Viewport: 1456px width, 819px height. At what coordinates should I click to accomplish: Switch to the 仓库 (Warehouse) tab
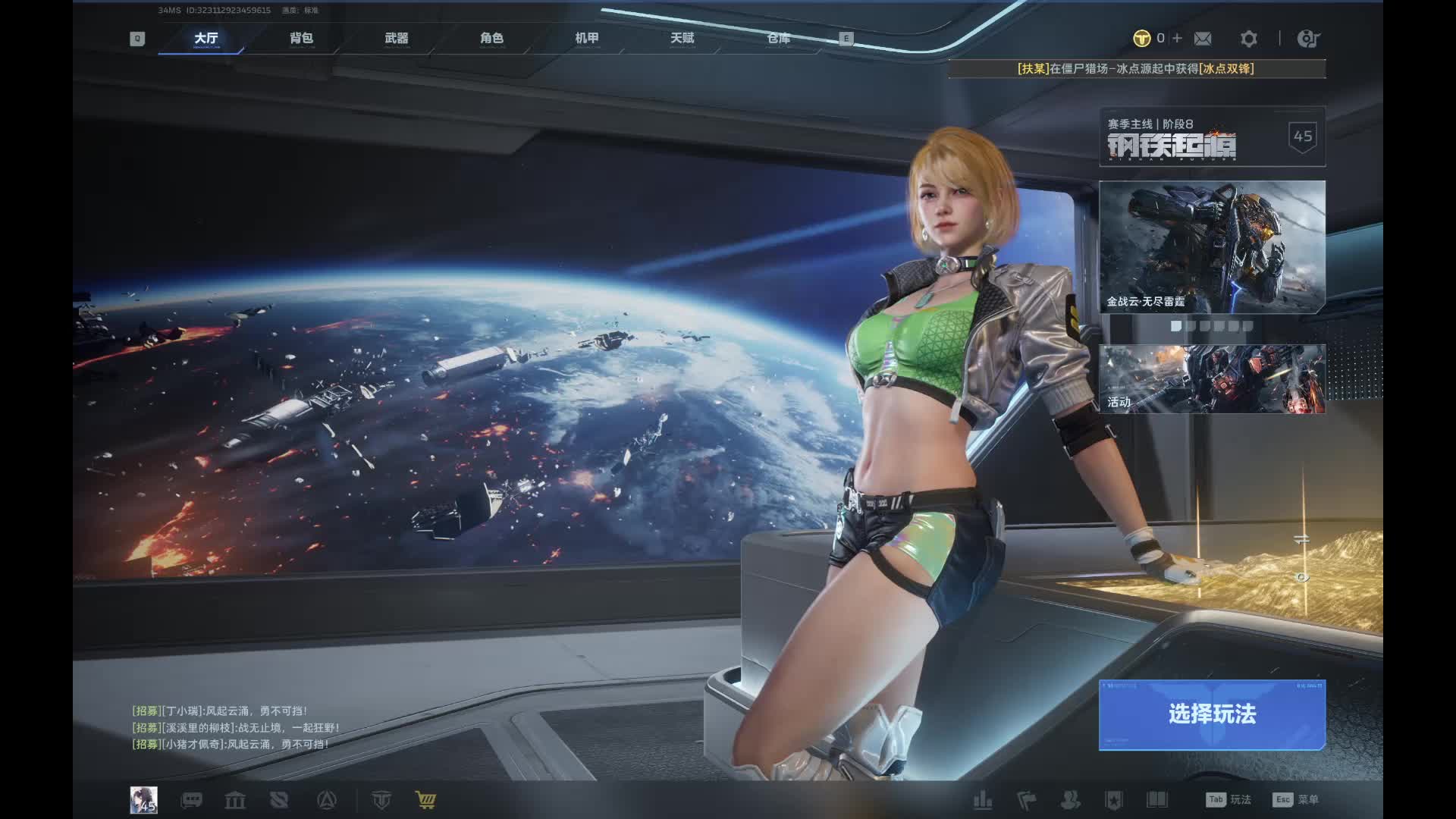(x=778, y=38)
